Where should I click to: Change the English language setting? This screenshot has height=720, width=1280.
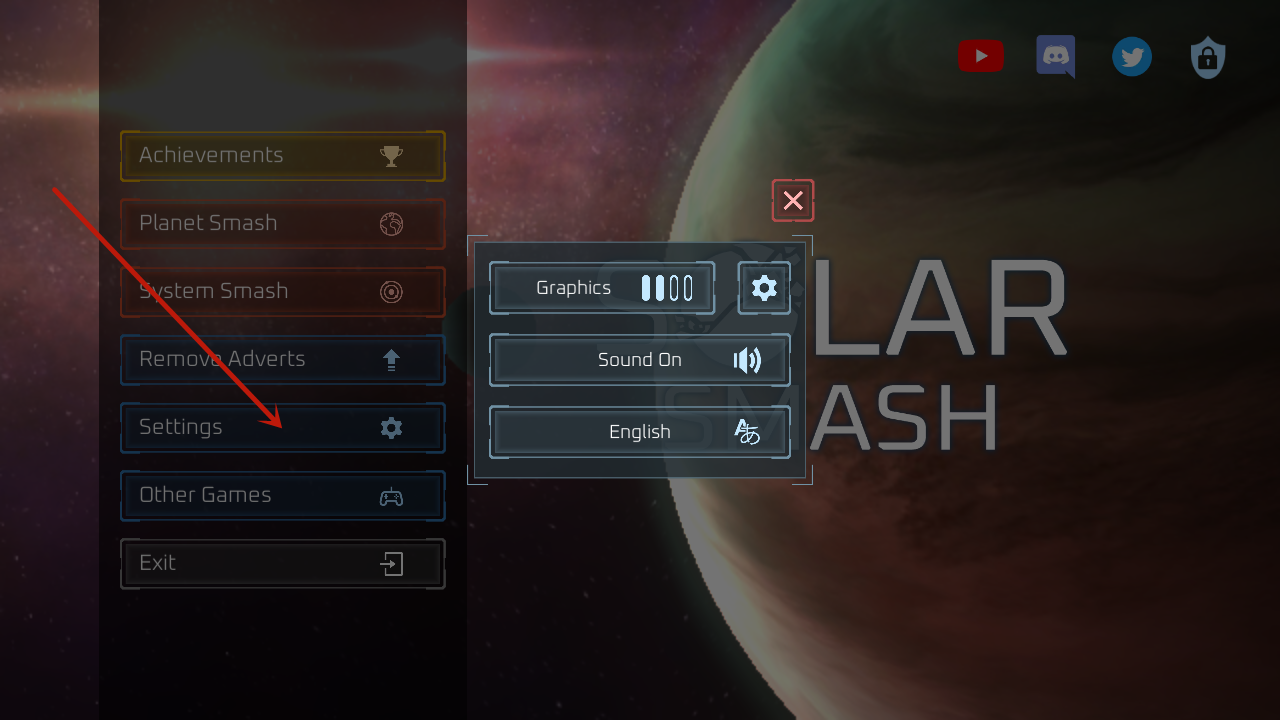pos(640,432)
